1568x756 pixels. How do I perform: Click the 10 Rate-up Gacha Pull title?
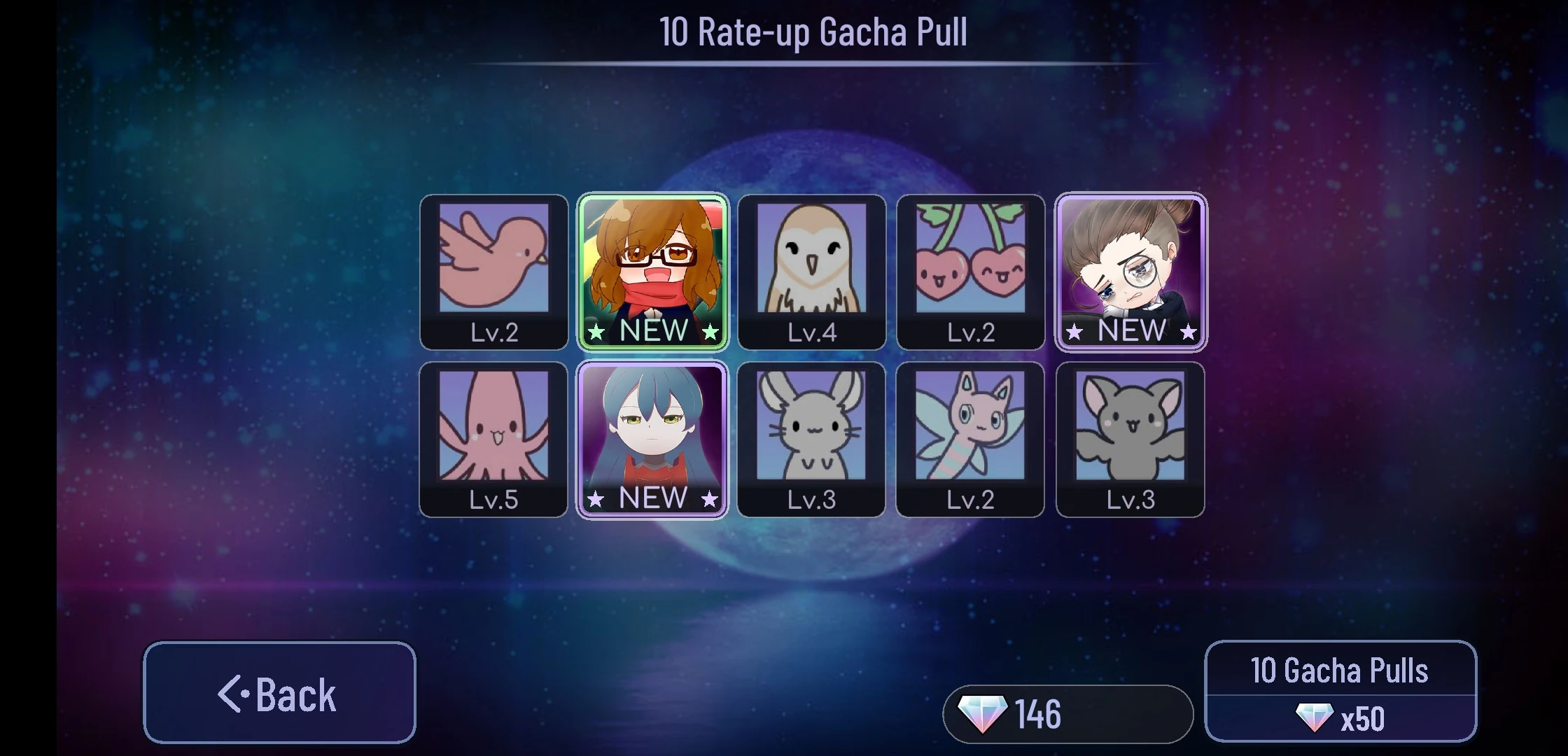[813, 31]
